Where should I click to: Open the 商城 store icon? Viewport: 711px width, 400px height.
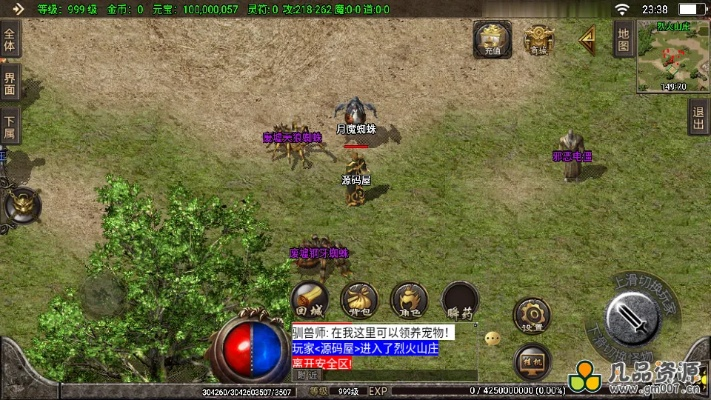tap(539, 38)
